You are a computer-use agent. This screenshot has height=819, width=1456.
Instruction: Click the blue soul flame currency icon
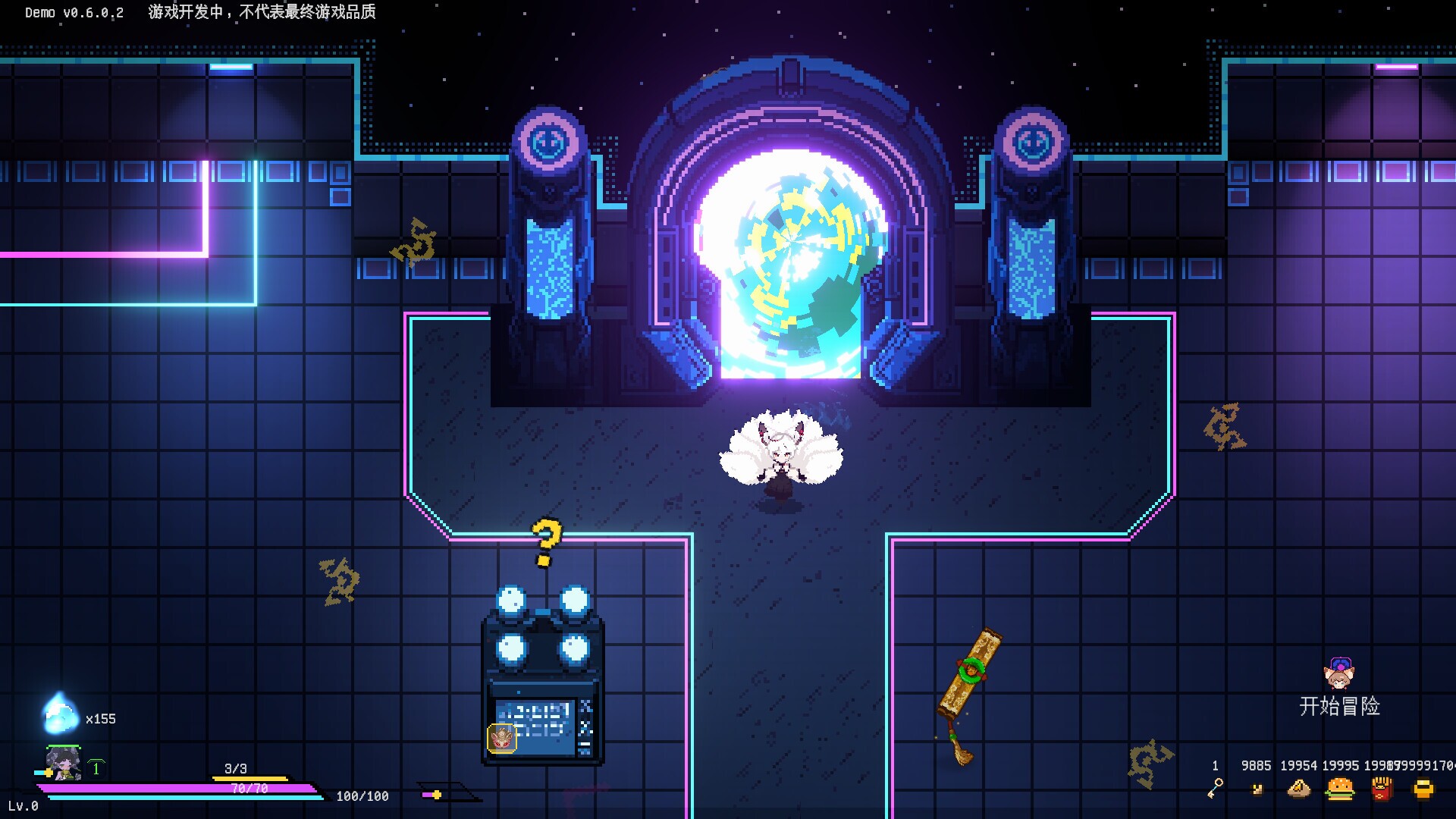[x=59, y=714]
